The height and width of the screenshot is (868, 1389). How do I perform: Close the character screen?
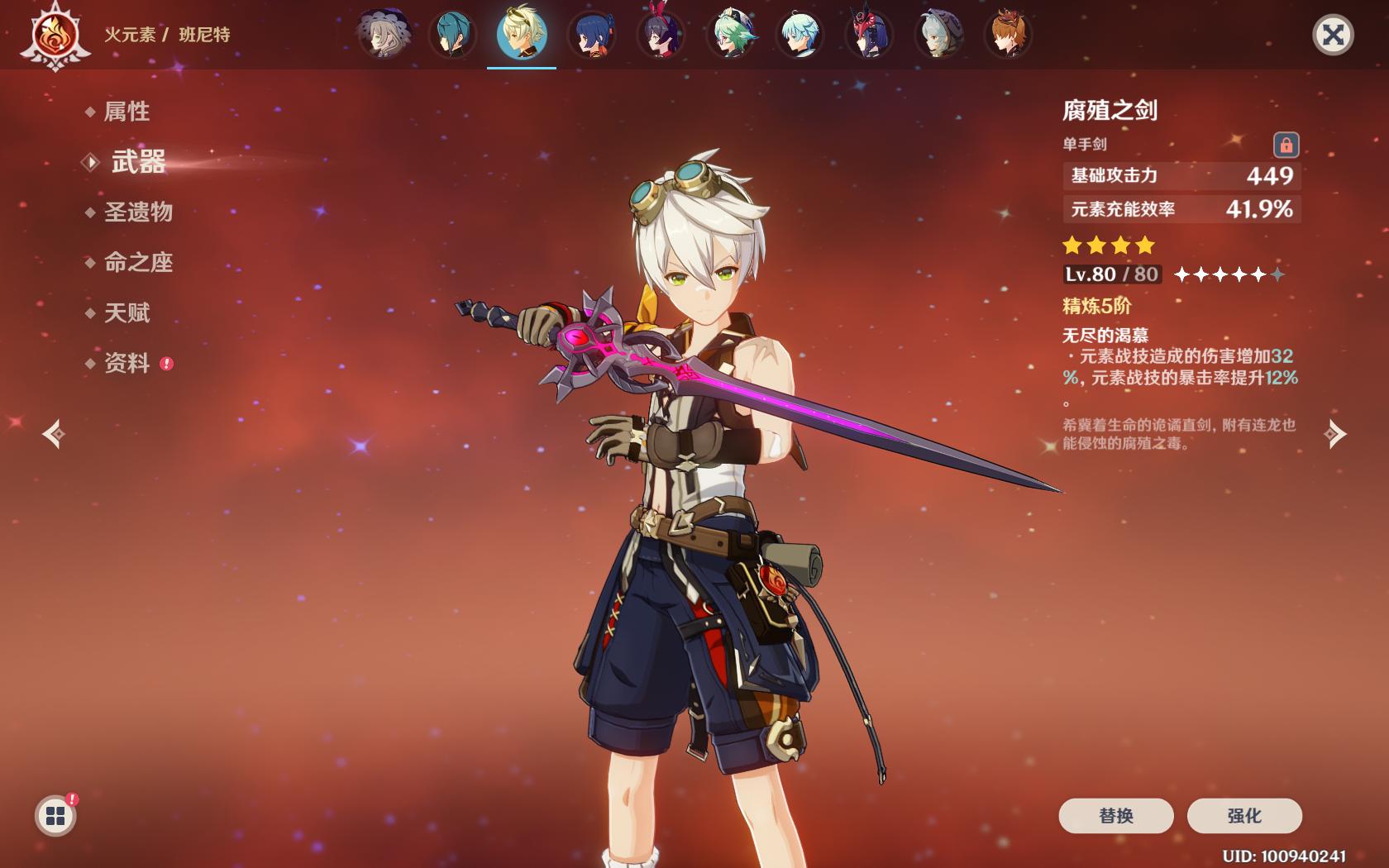coord(1332,35)
